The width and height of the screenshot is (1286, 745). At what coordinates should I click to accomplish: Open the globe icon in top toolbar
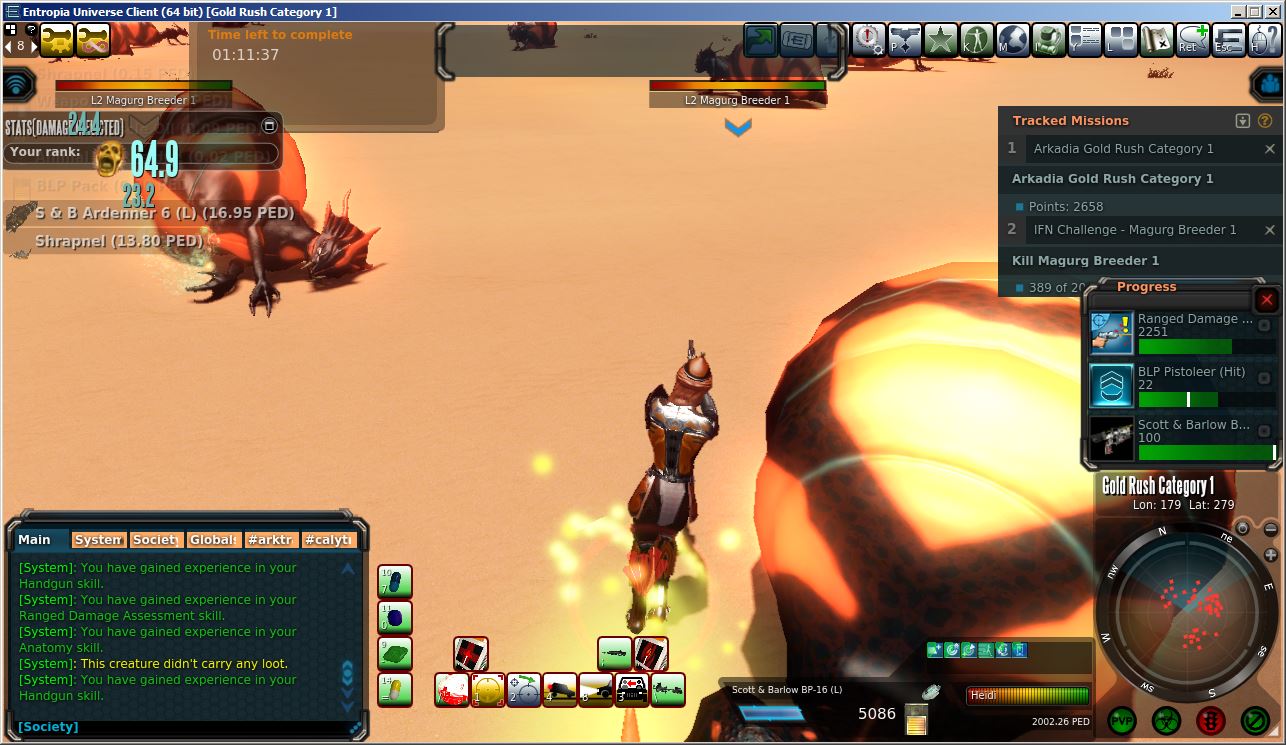[1013, 40]
